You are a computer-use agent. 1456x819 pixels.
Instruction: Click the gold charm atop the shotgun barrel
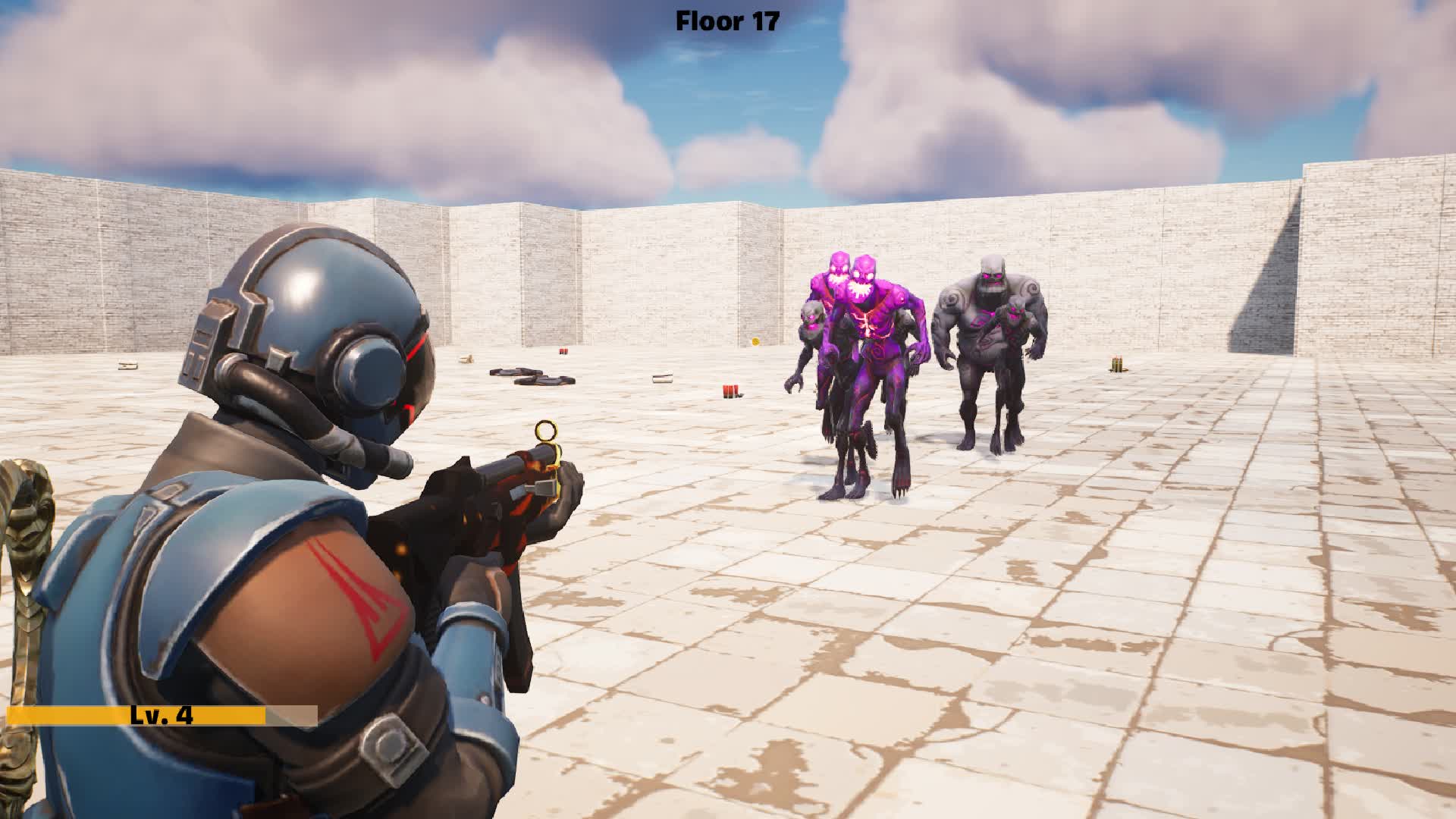click(545, 429)
